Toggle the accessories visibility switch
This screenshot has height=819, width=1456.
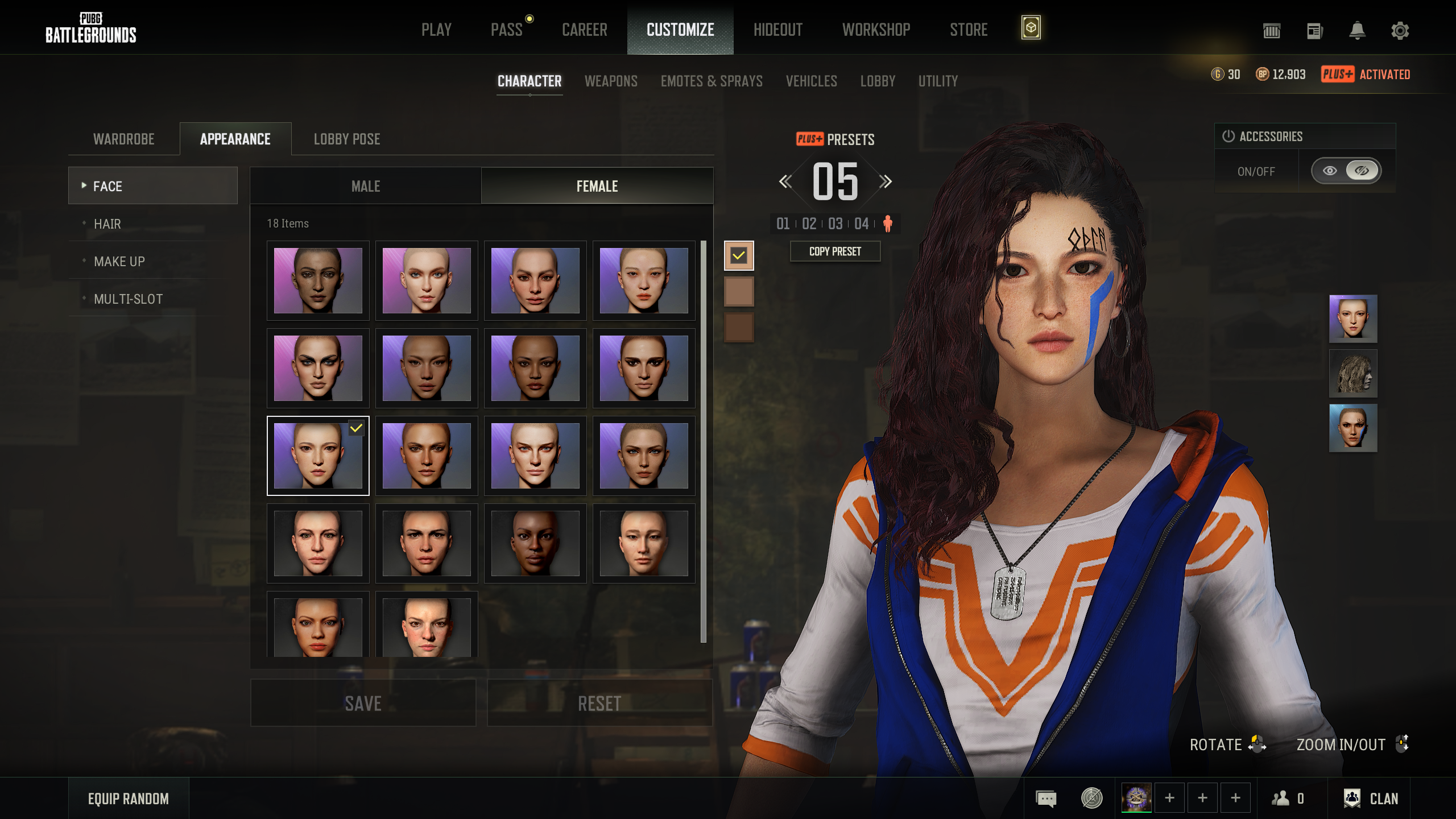(x=1346, y=171)
